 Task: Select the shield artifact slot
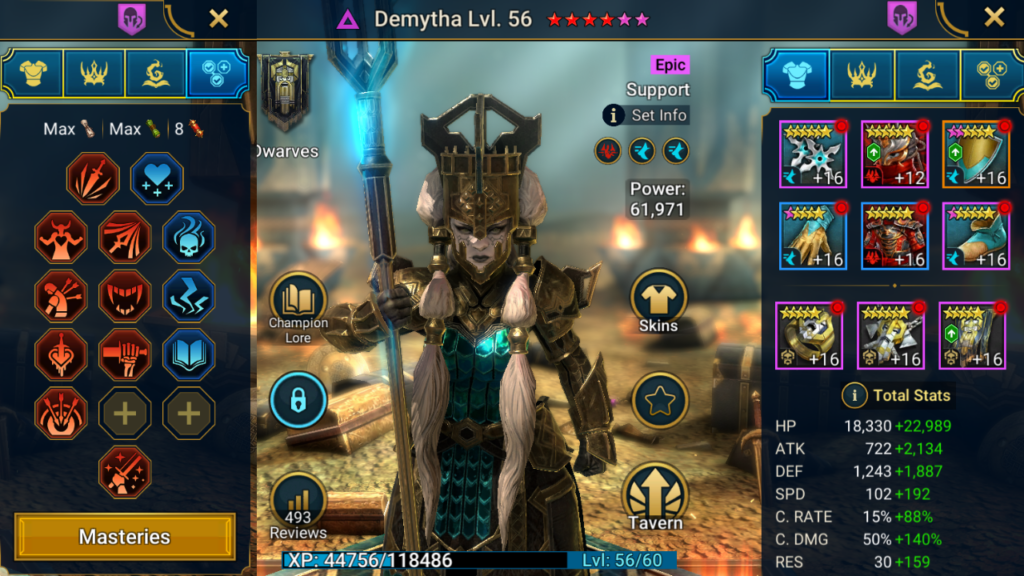pyautogui.click(x=975, y=155)
